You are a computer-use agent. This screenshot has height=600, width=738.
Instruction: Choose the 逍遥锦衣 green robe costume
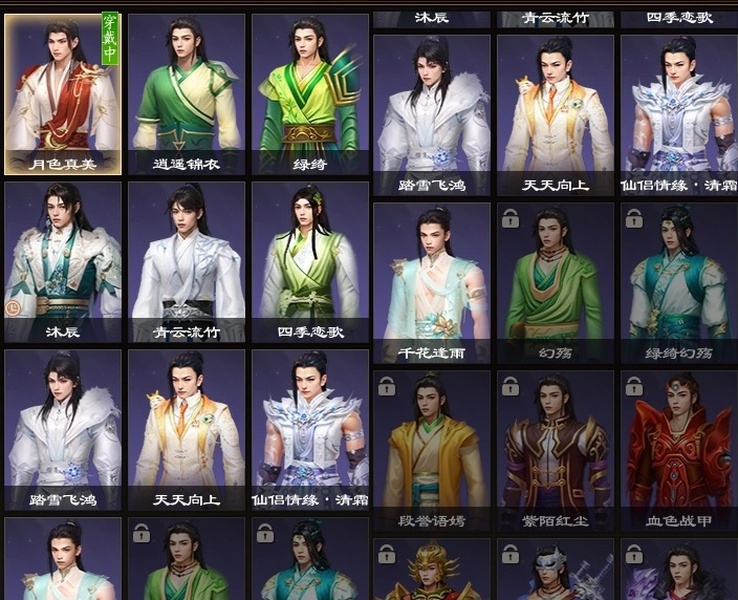tap(186, 95)
